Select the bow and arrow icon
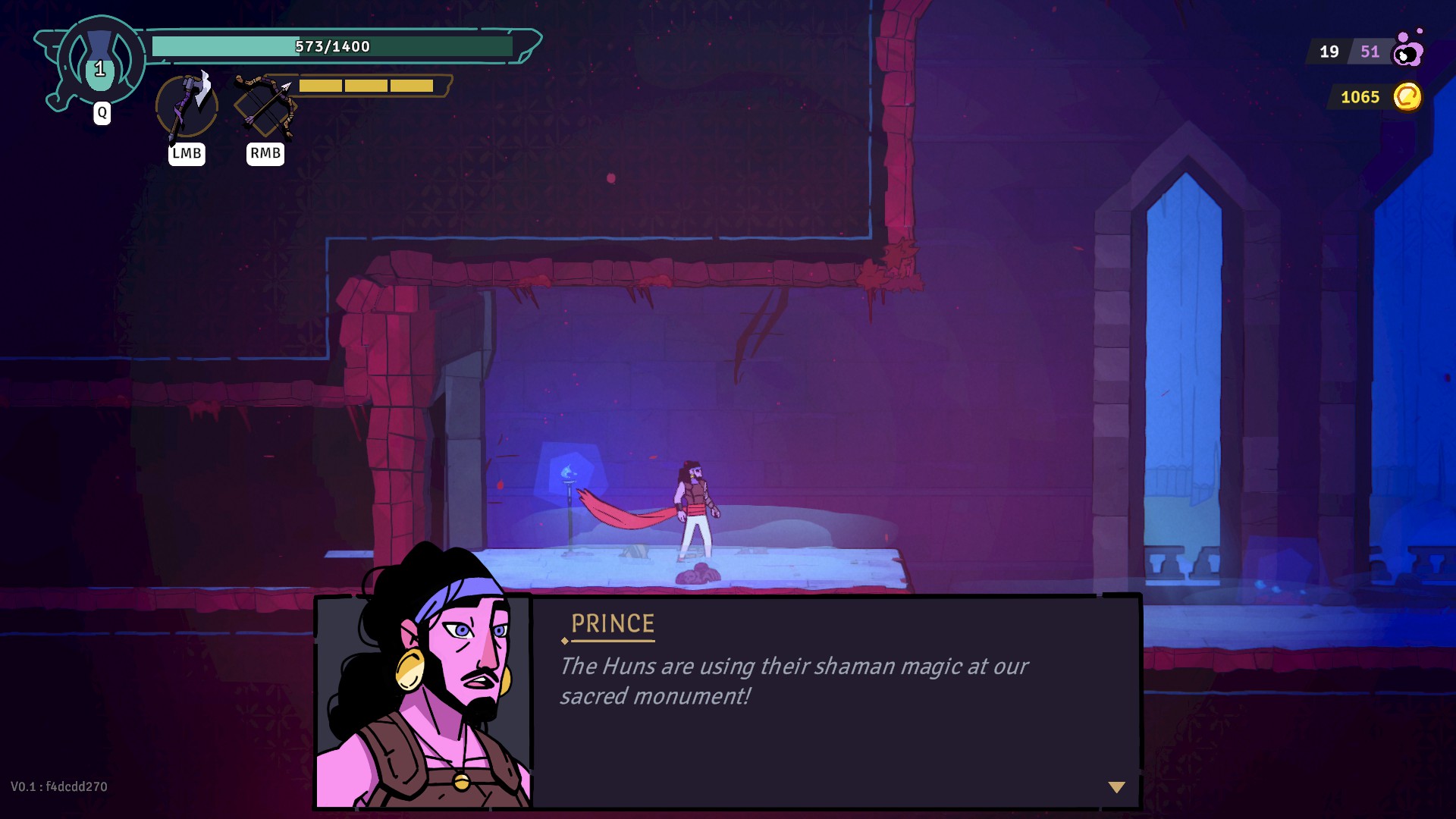 pyautogui.click(x=265, y=106)
